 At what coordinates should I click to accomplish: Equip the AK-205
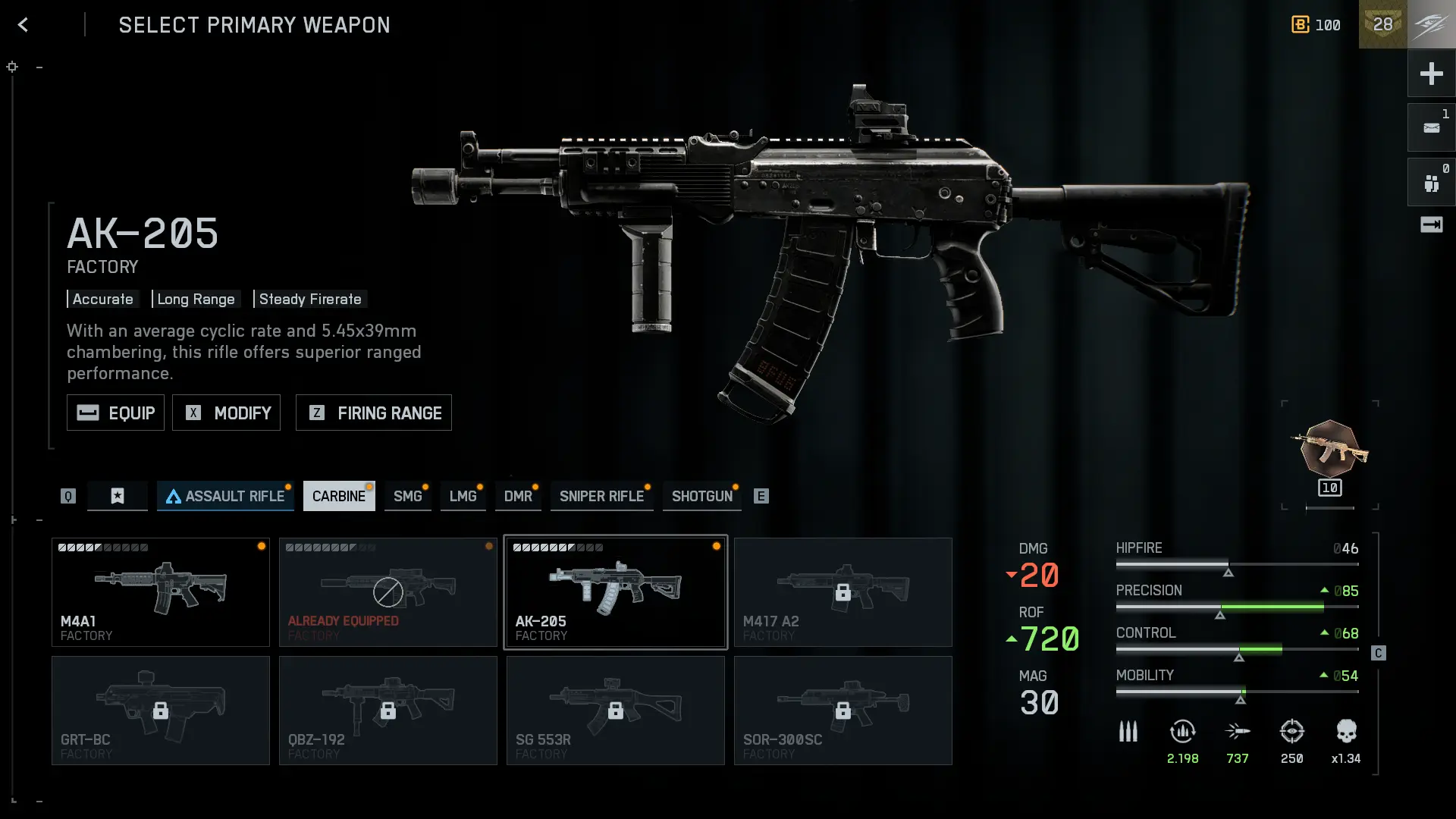[115, 413]
